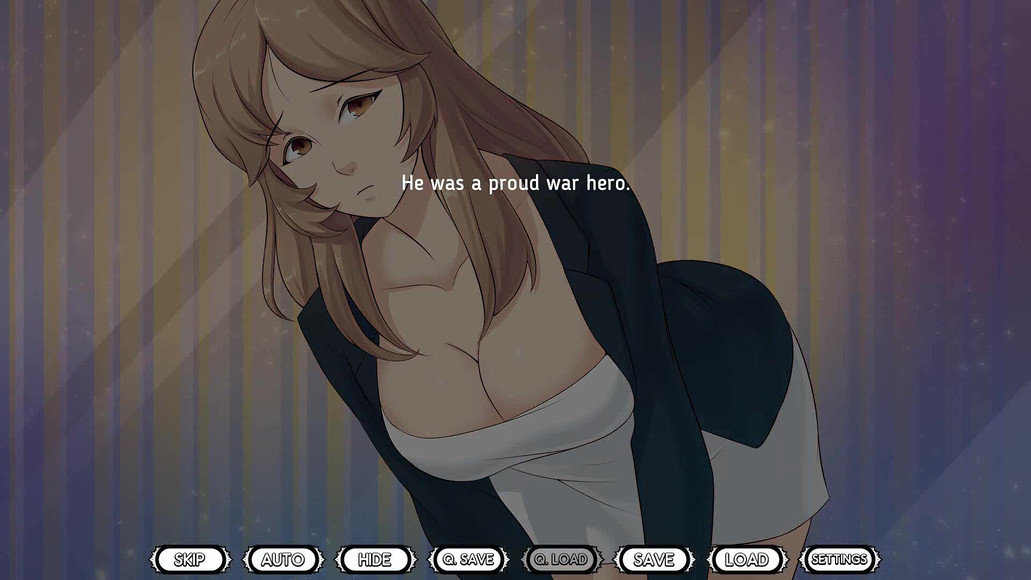Screen dimensions: 1031x580
Task: Open the SAVE menu
Action: click(654, 559)
